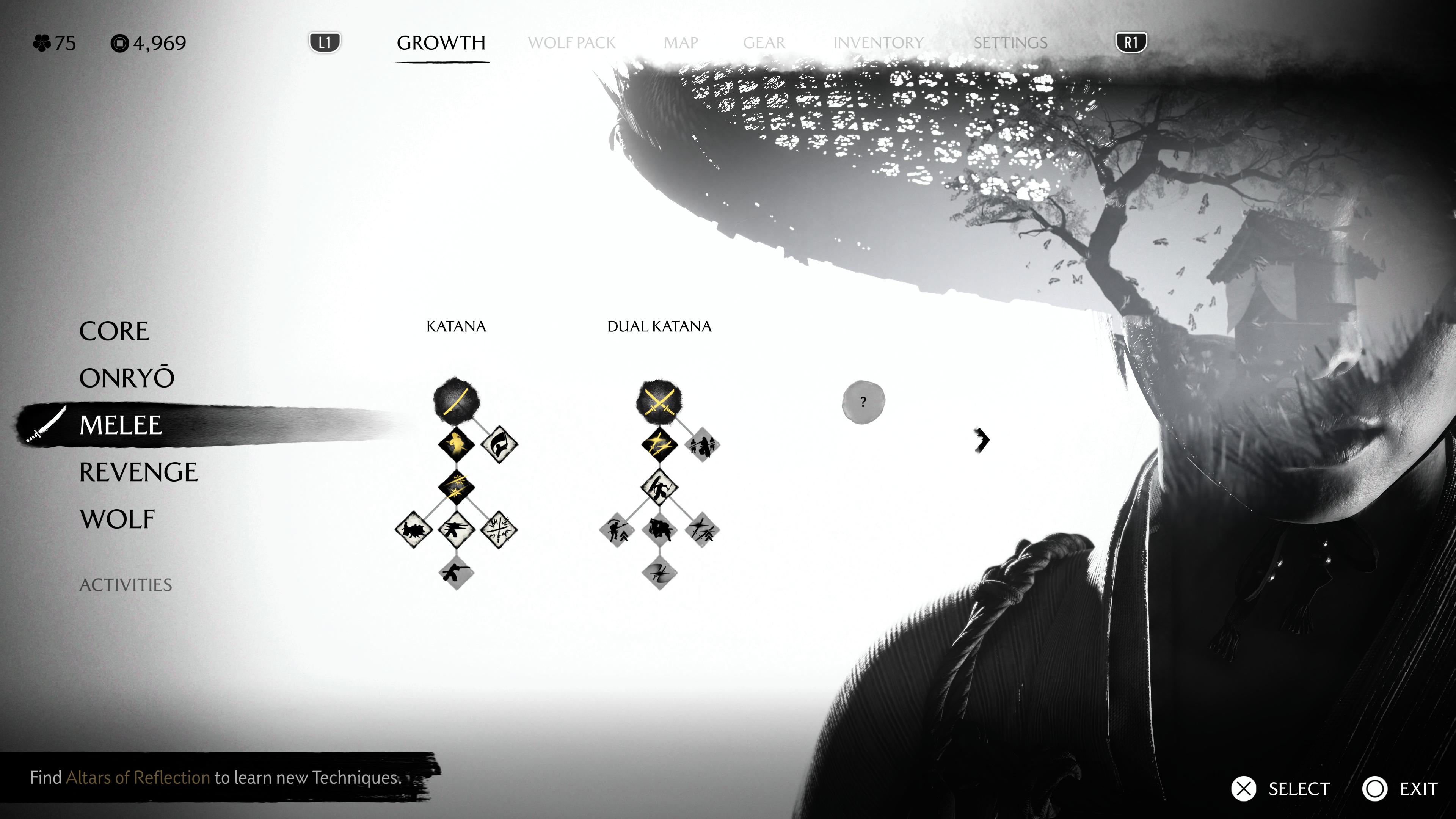
Task: Choose the three-warrior group skill node
Action: click(x=702, y=445)
